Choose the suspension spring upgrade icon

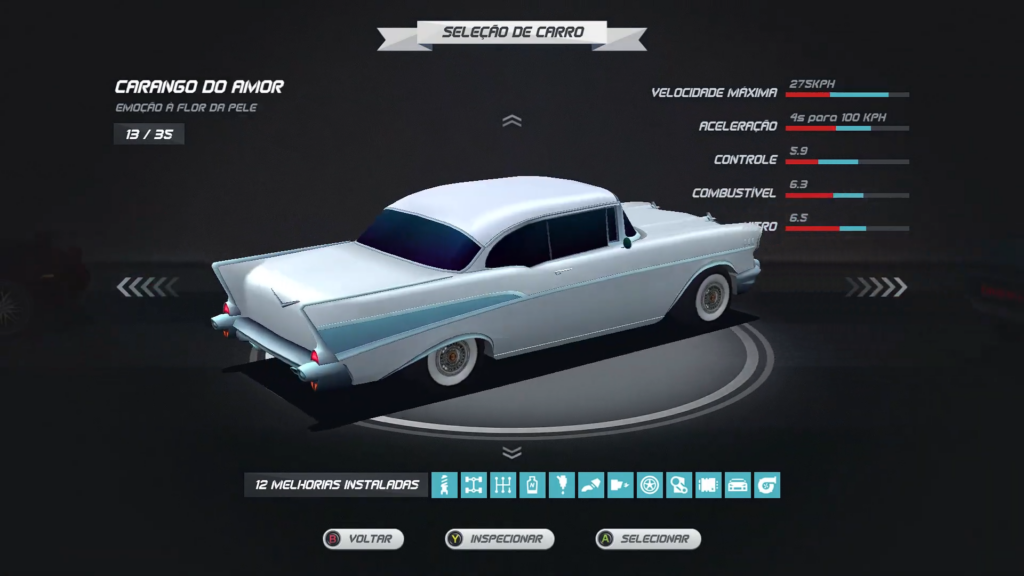pos(445,486)
